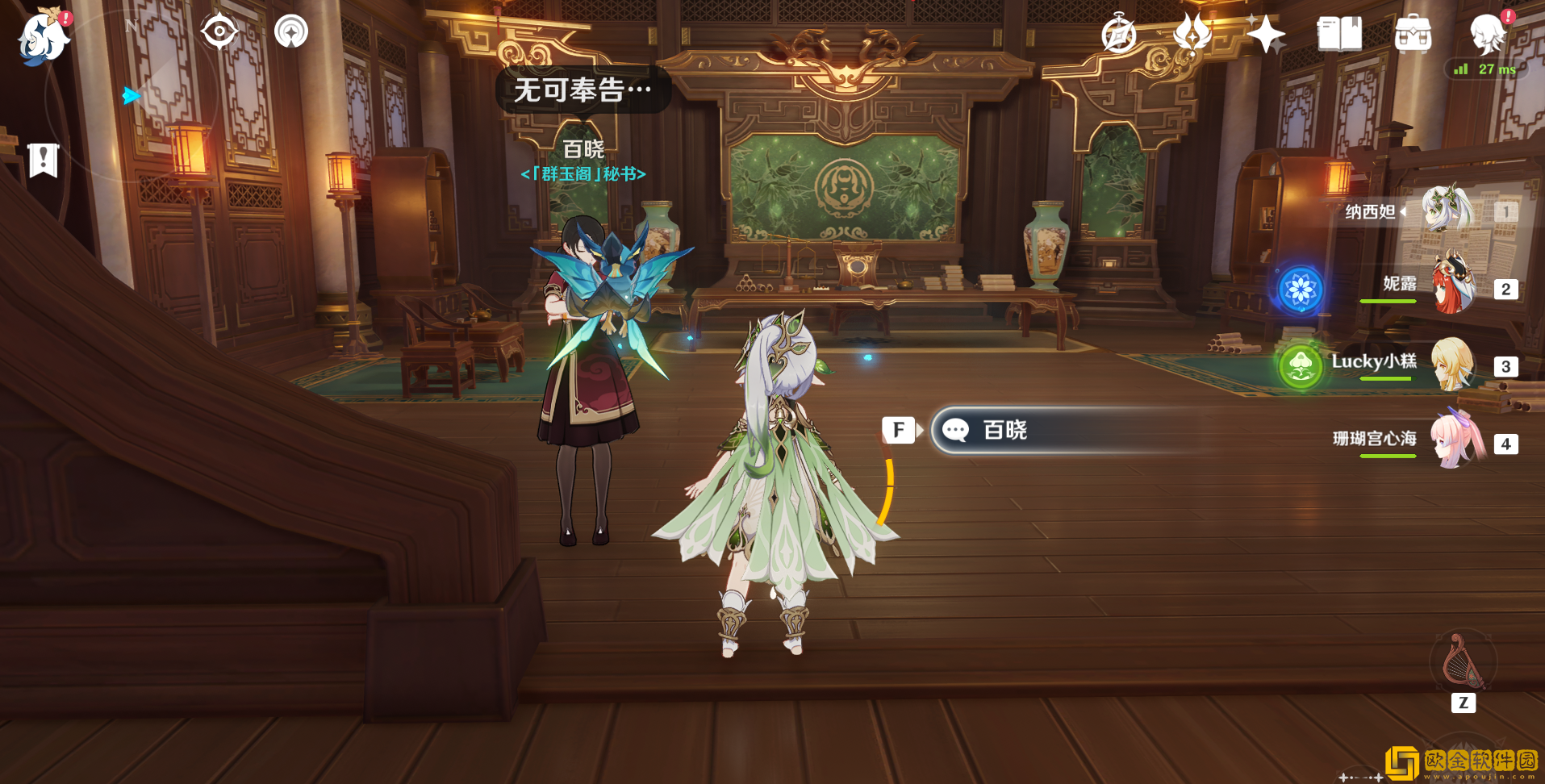Open the Paimon main menu
The width and height of the screenshot is (1545, 784).
tap(44, 37)
